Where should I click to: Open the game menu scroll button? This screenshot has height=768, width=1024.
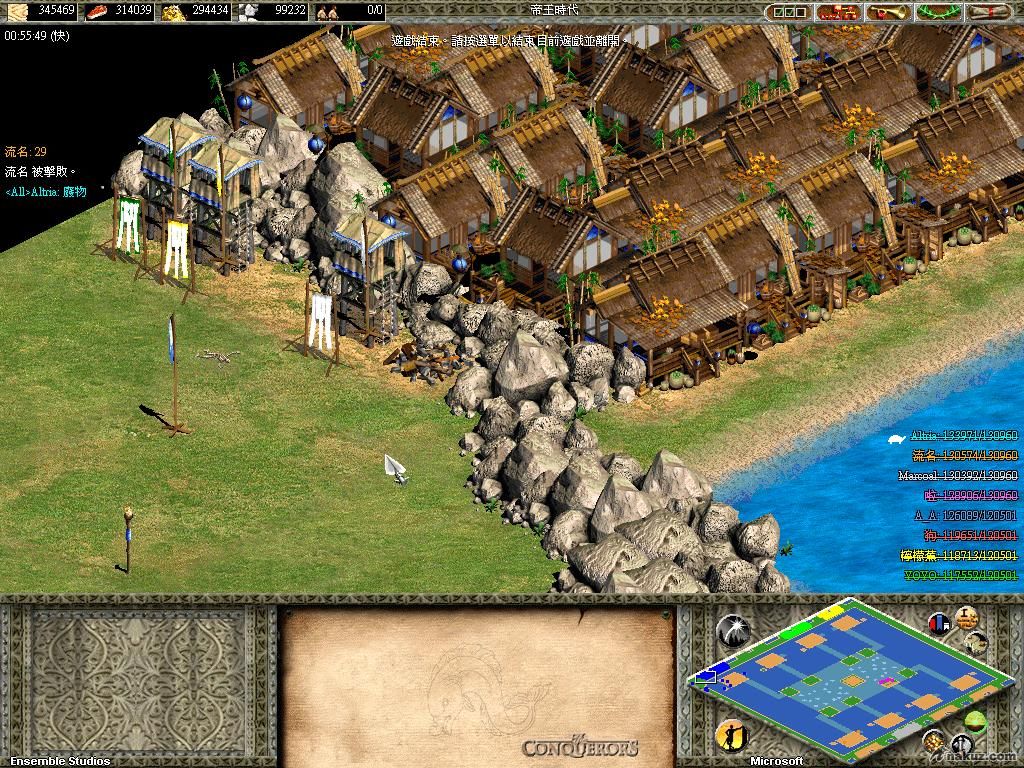click(992, 12)
